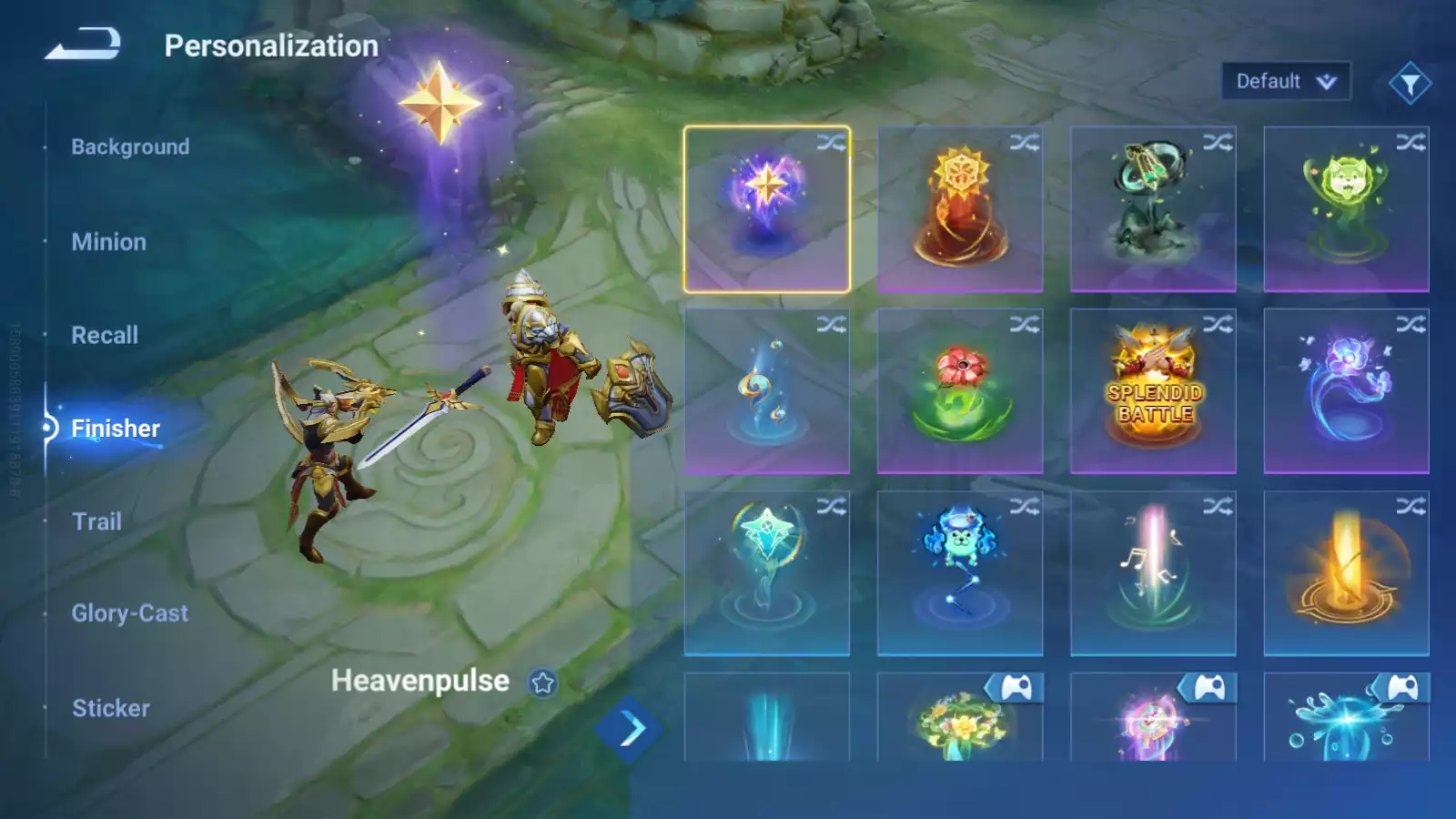Image resolution: width=1456 pixels, height=819 pixels.
Task: Switch to the Trail category
Action: coord(96,521)
